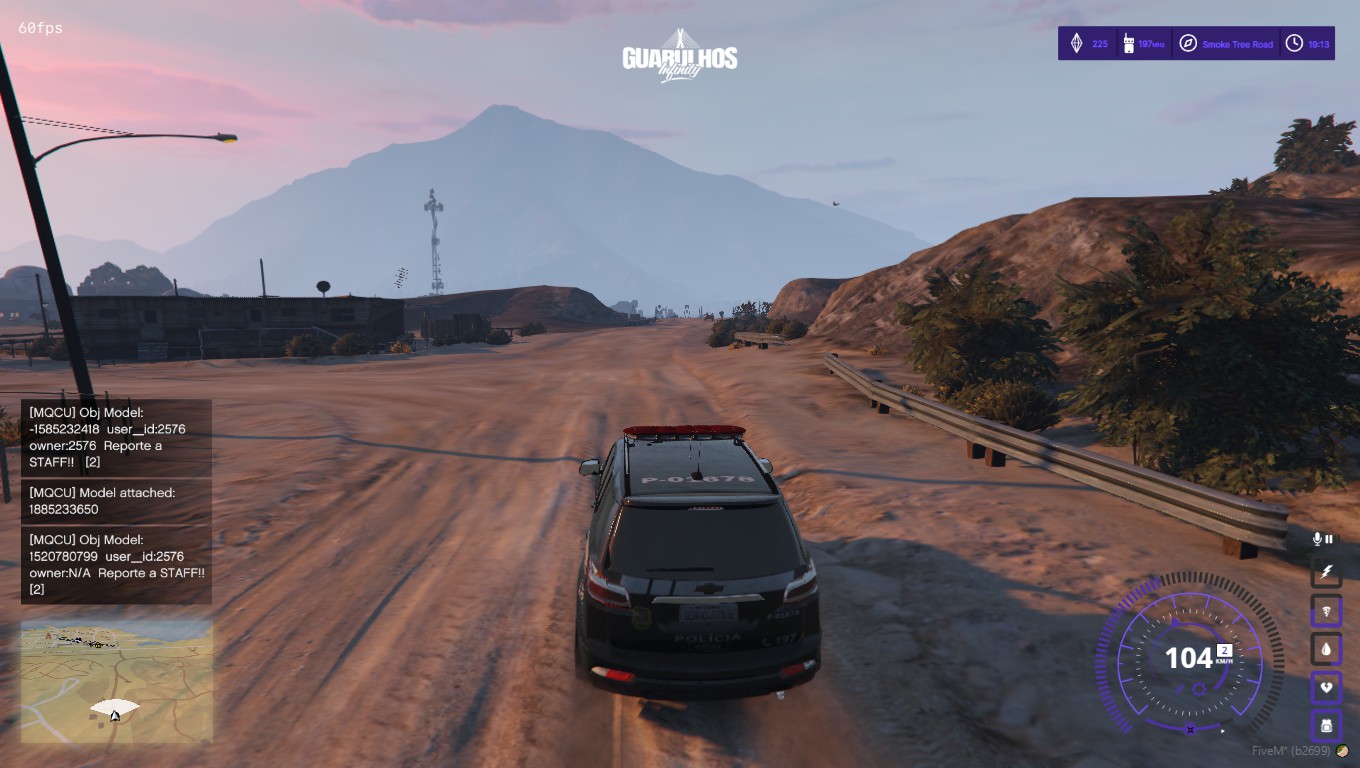Screen dimensions: 1360x768
Task: Click the broken heart health icon
Action: 1326,688
